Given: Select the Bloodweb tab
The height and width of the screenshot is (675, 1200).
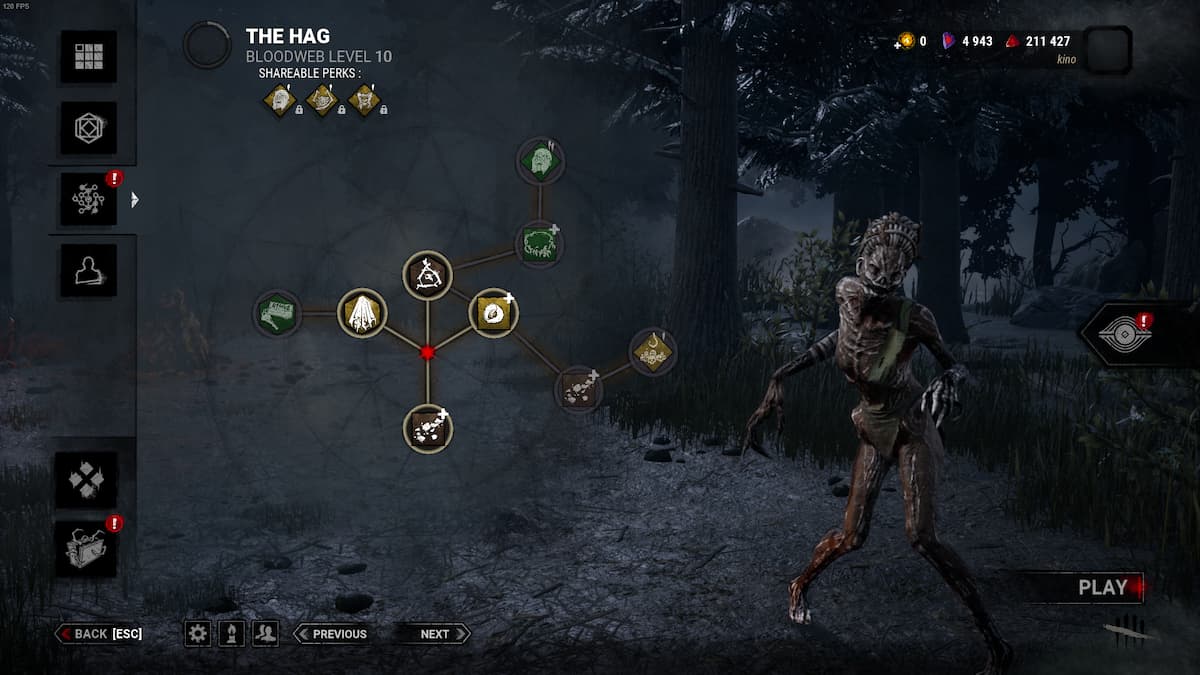Looking at the screenshot, I should point(88,199).
